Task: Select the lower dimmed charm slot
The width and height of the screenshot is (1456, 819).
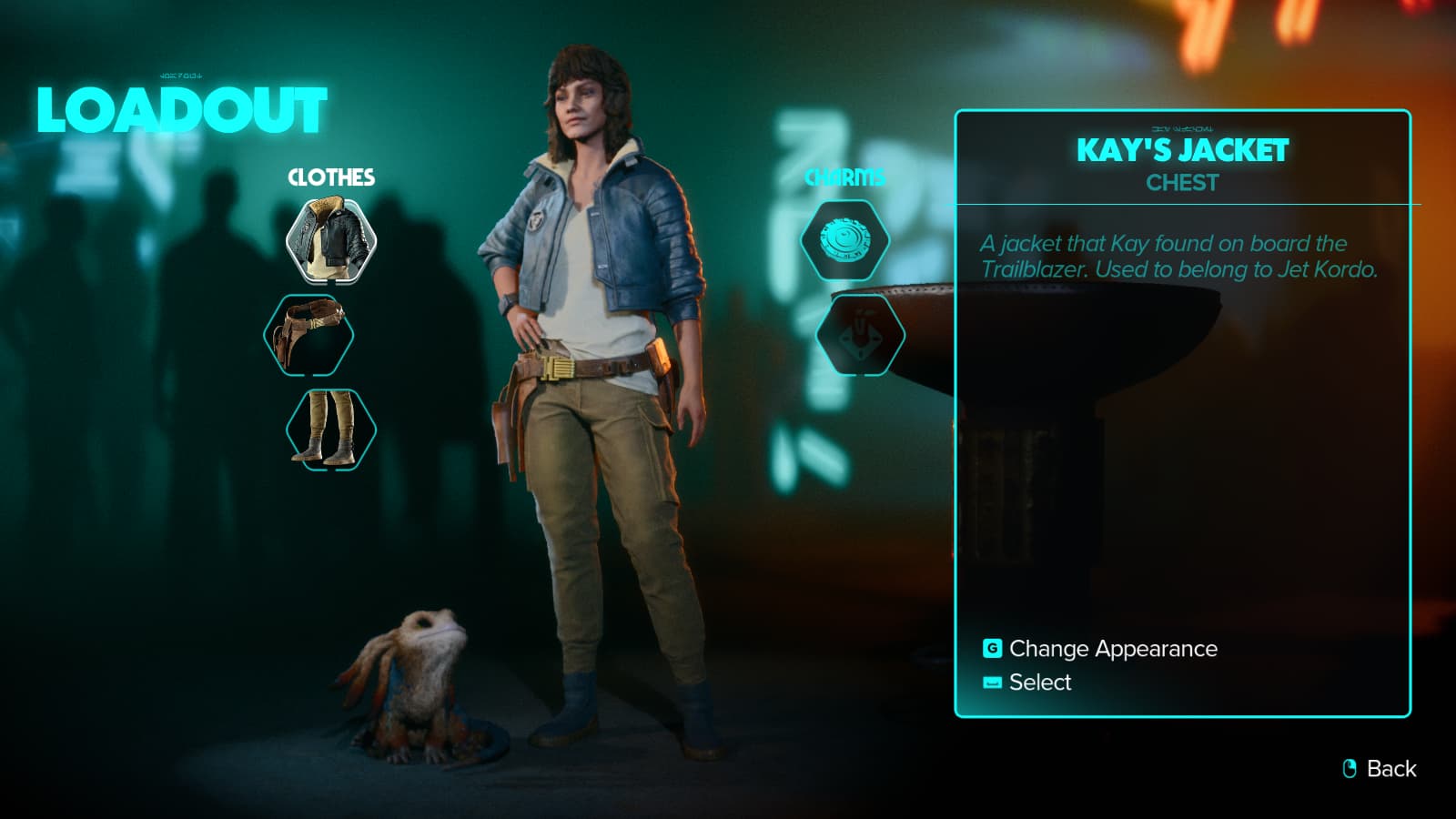Action: click(x=860, y=336)
